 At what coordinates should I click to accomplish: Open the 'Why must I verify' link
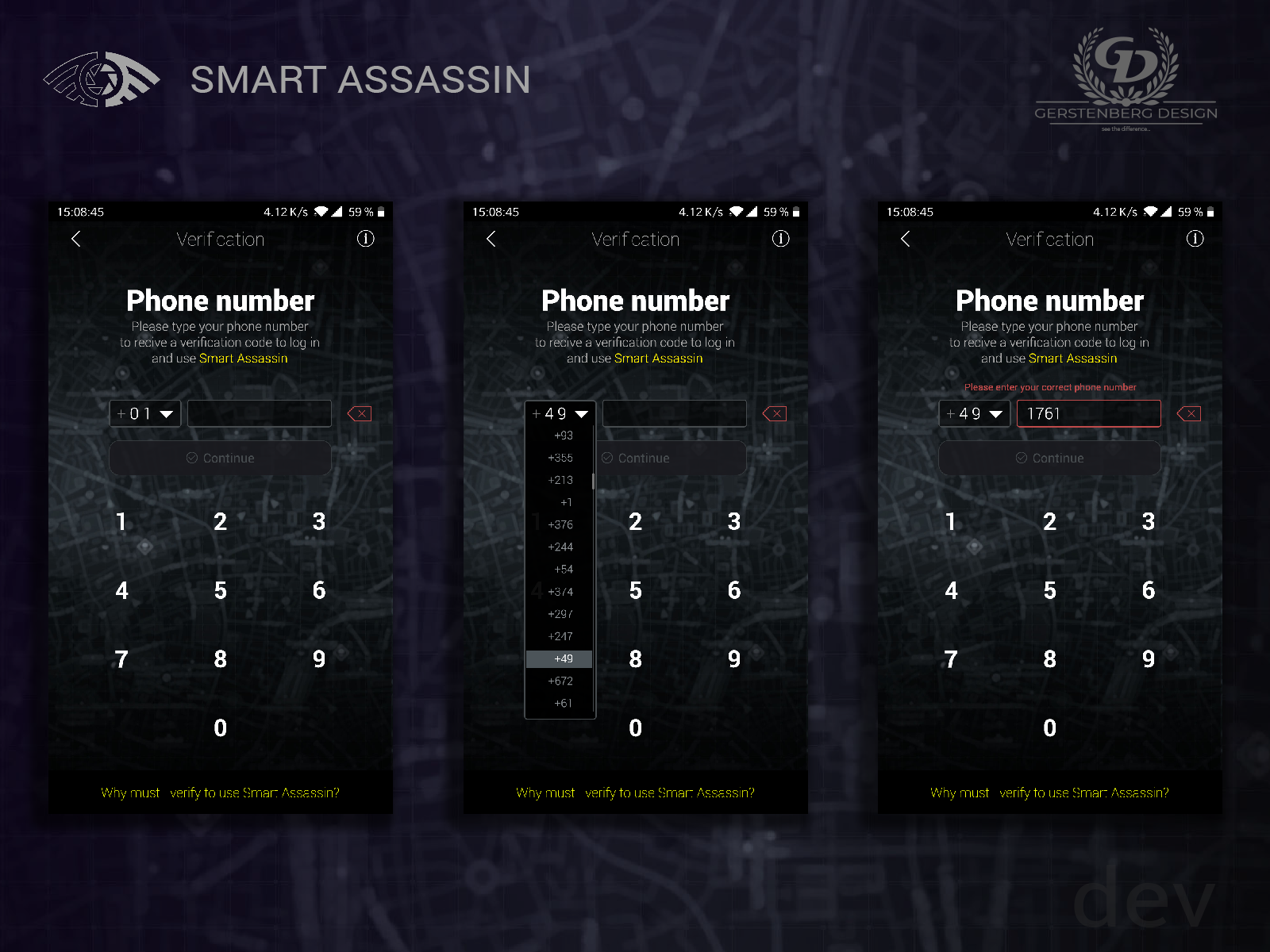coord(220,792)
